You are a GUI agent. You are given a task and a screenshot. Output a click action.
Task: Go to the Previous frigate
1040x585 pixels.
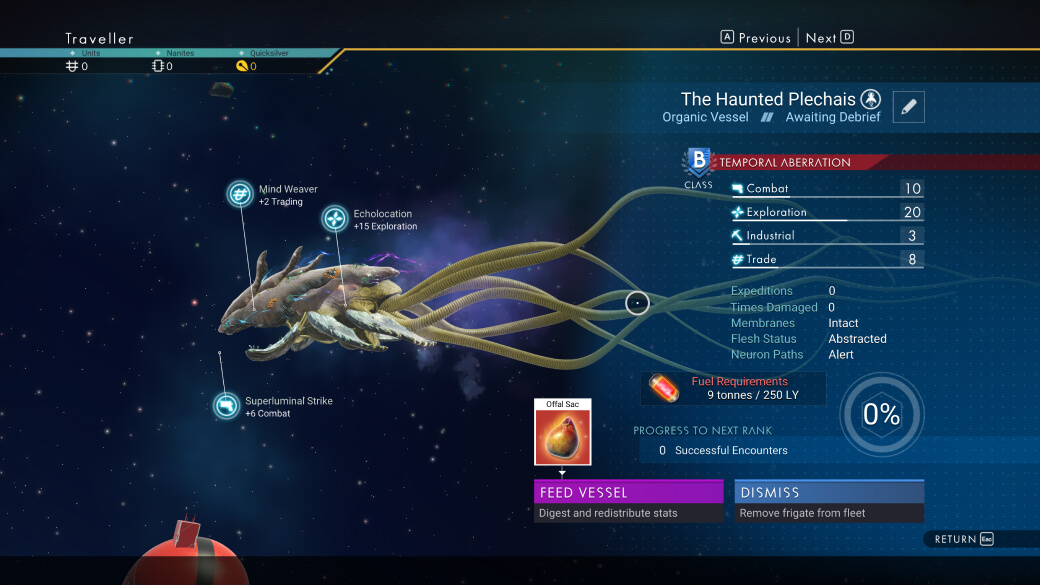point(756,38)
